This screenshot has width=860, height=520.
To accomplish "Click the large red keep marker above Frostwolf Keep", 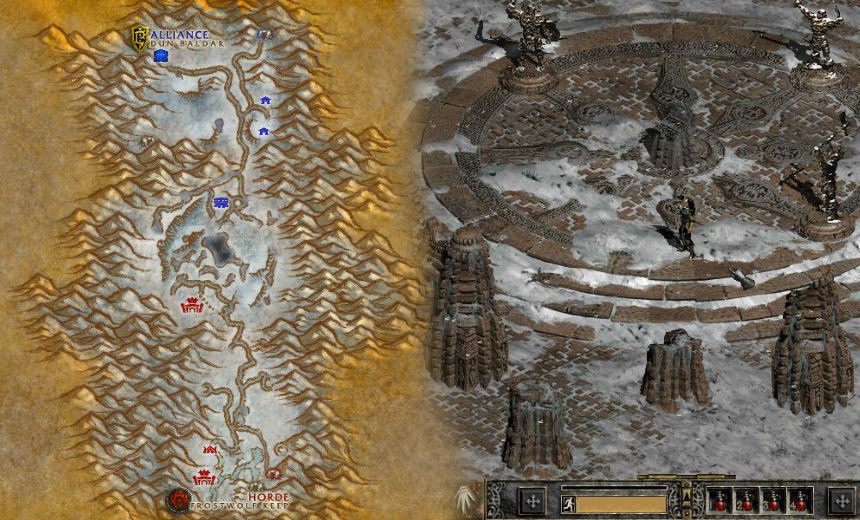I will [x=204, y=478].
